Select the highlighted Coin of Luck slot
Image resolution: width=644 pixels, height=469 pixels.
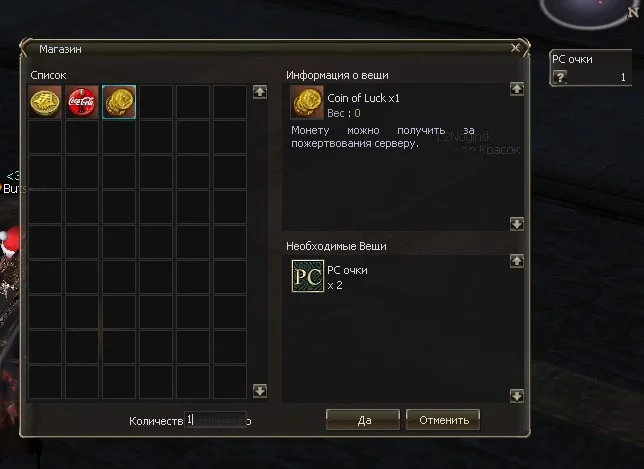(x=119, y=102)
